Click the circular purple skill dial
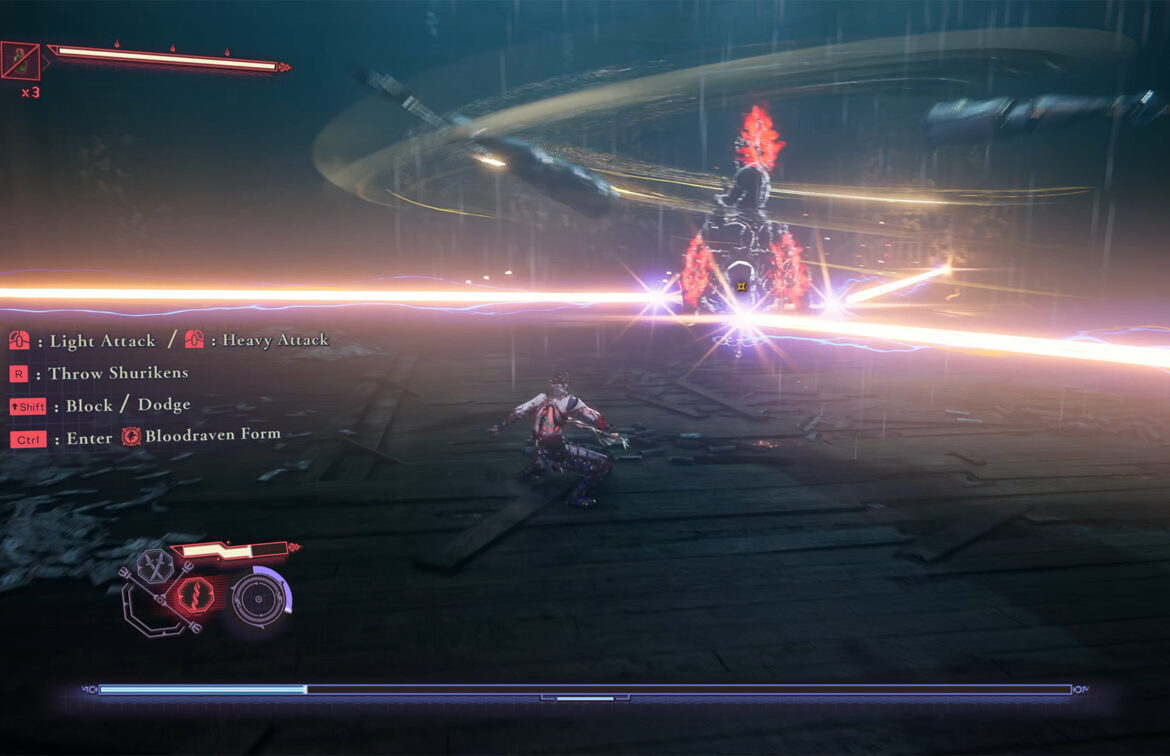 tap(258, 599)
